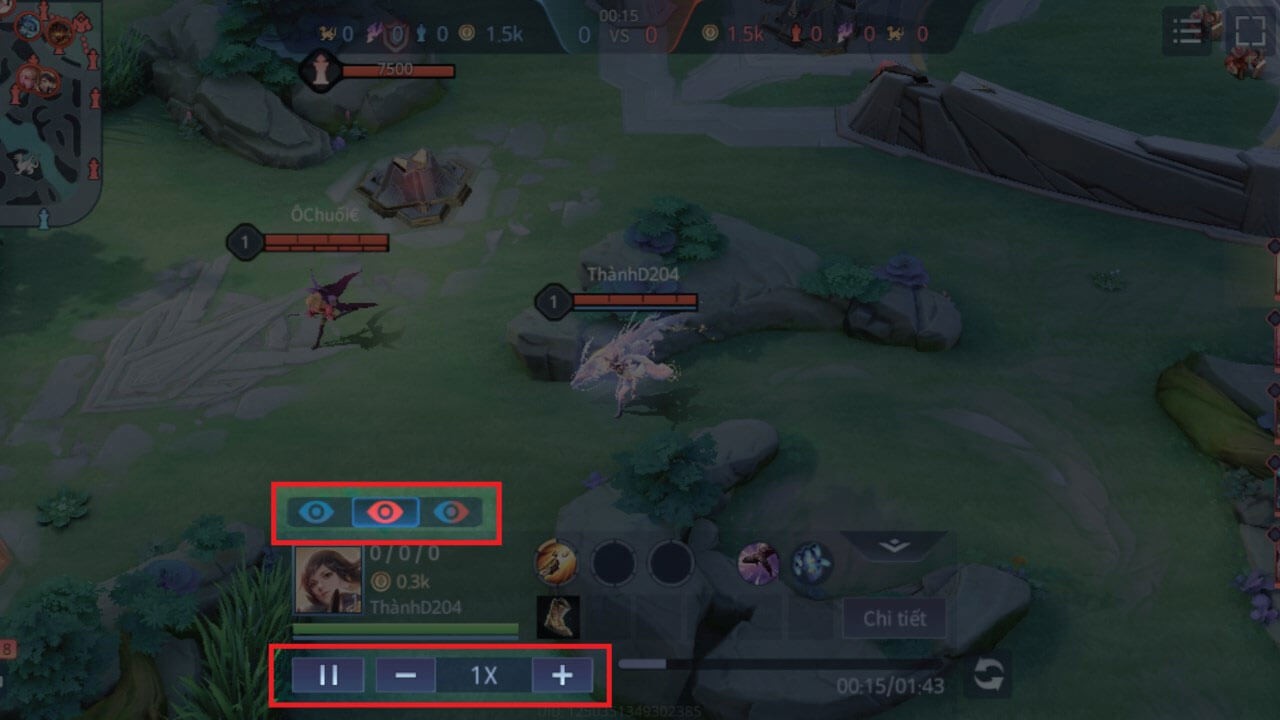Pause the replay playback

coord(328,676)
